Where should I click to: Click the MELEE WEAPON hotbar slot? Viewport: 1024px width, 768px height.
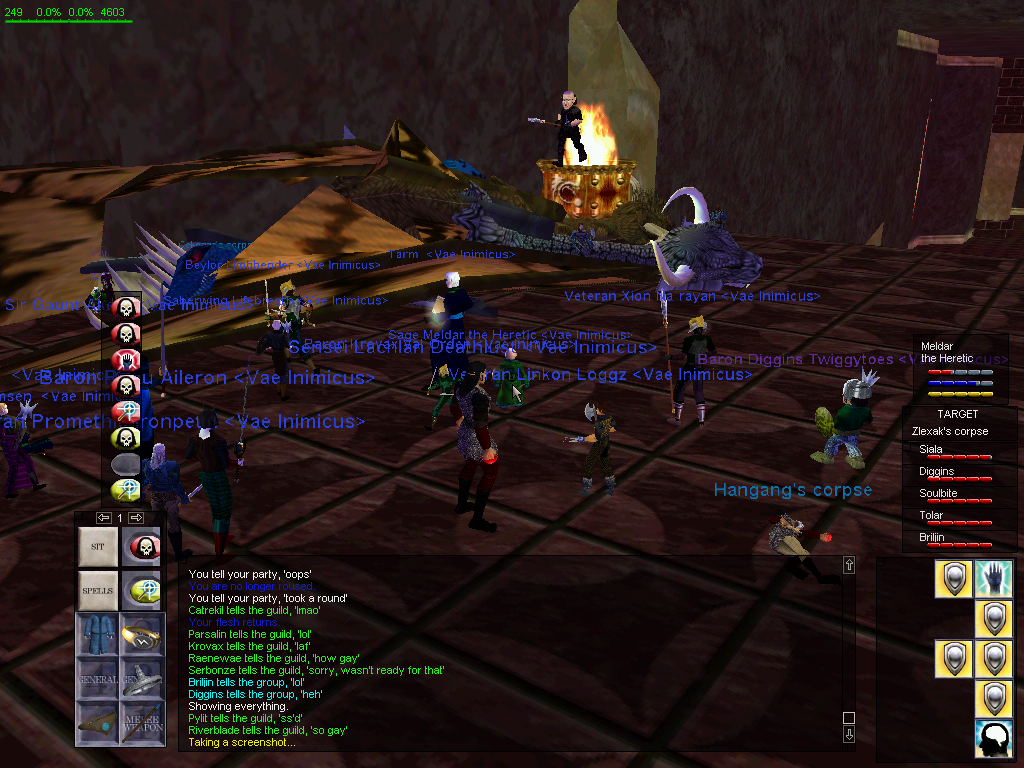pyautogui.click(x=142, y=723)
